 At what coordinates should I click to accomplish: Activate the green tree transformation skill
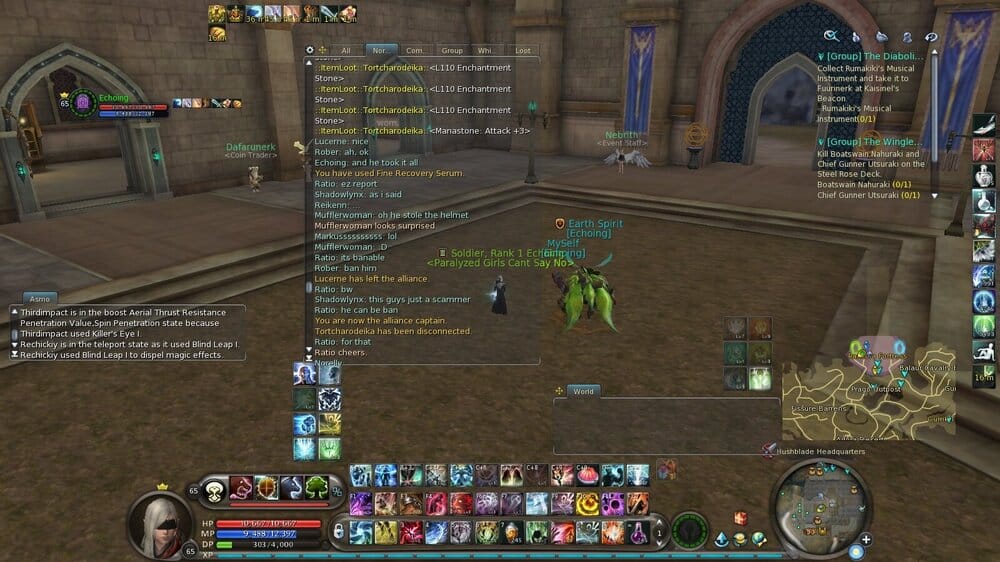tap(316, 488)
